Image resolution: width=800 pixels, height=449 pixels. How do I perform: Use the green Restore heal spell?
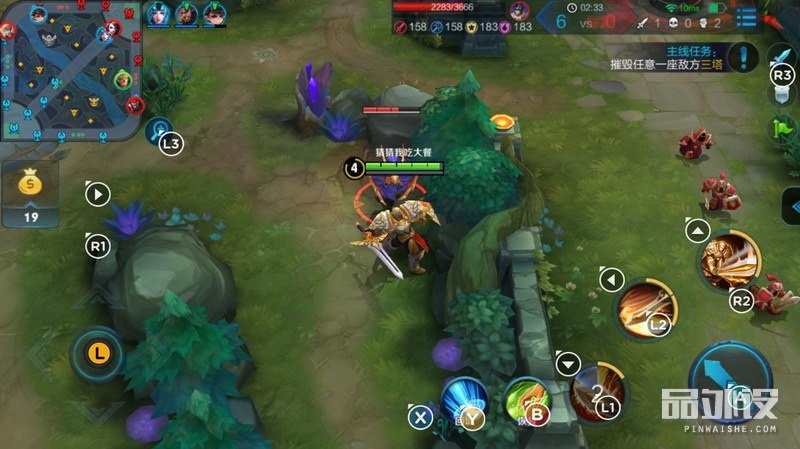526,398
